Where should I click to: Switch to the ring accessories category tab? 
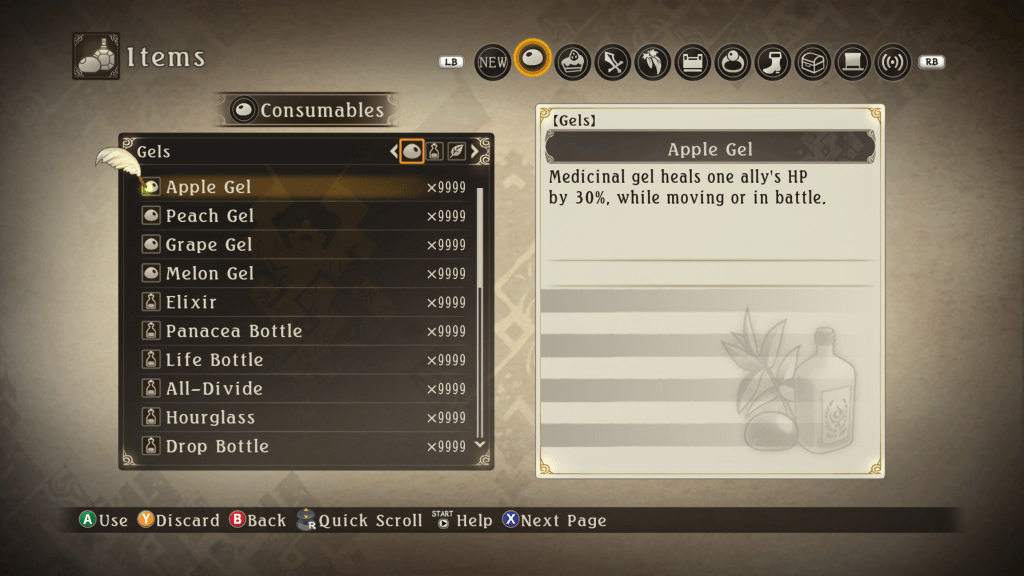point(733,62)
